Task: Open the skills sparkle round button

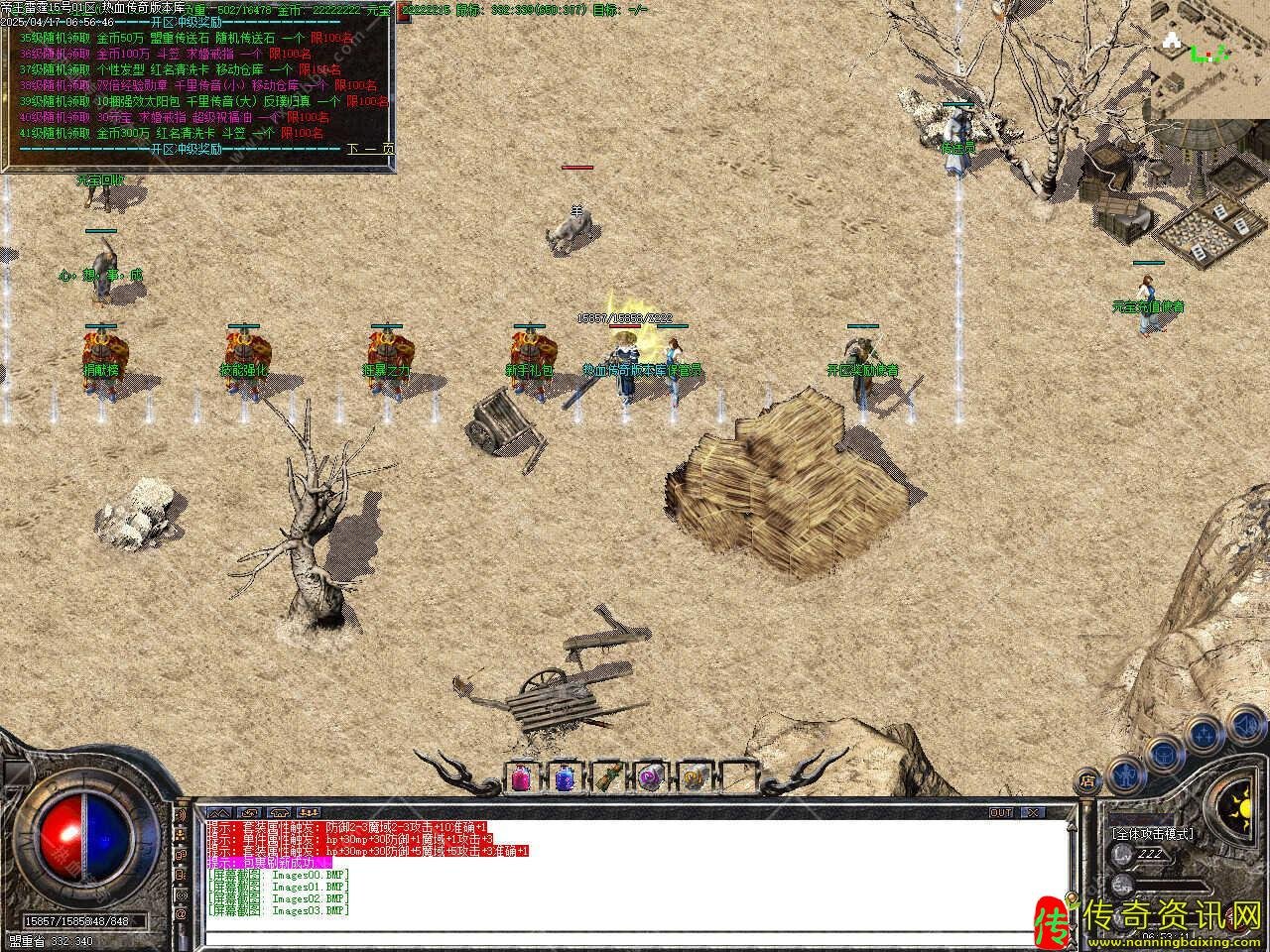Action: [x=1204, y=734]
